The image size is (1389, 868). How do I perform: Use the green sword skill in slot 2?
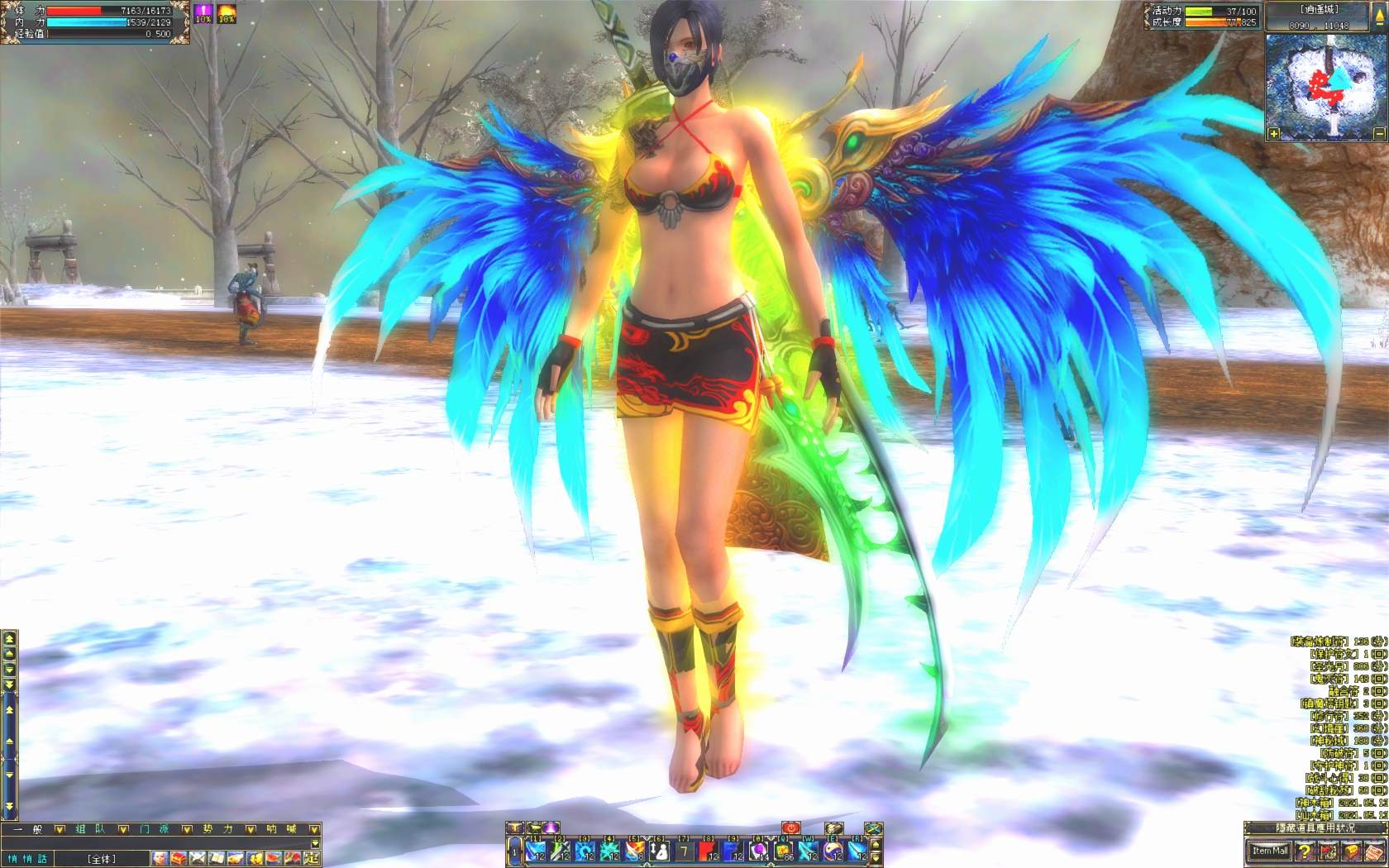click(561, 851)
